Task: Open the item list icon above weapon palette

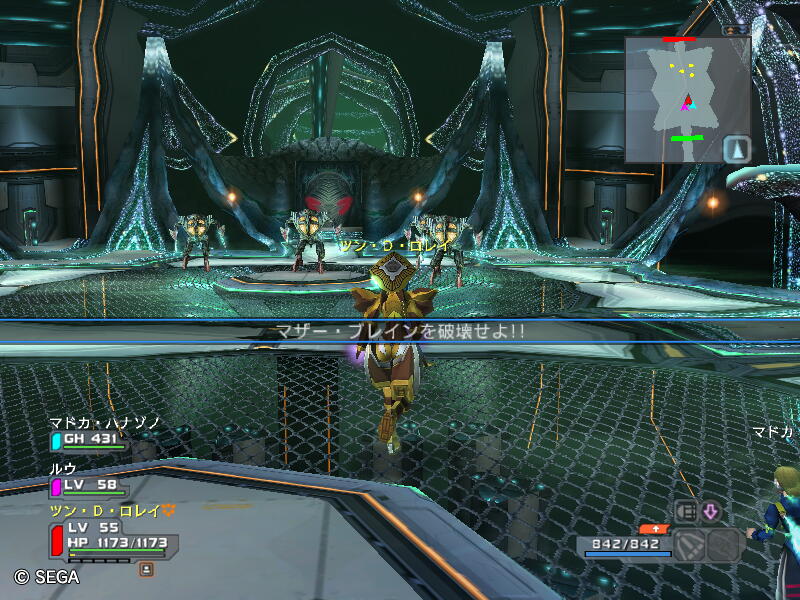Action: (x=686, y=511)
